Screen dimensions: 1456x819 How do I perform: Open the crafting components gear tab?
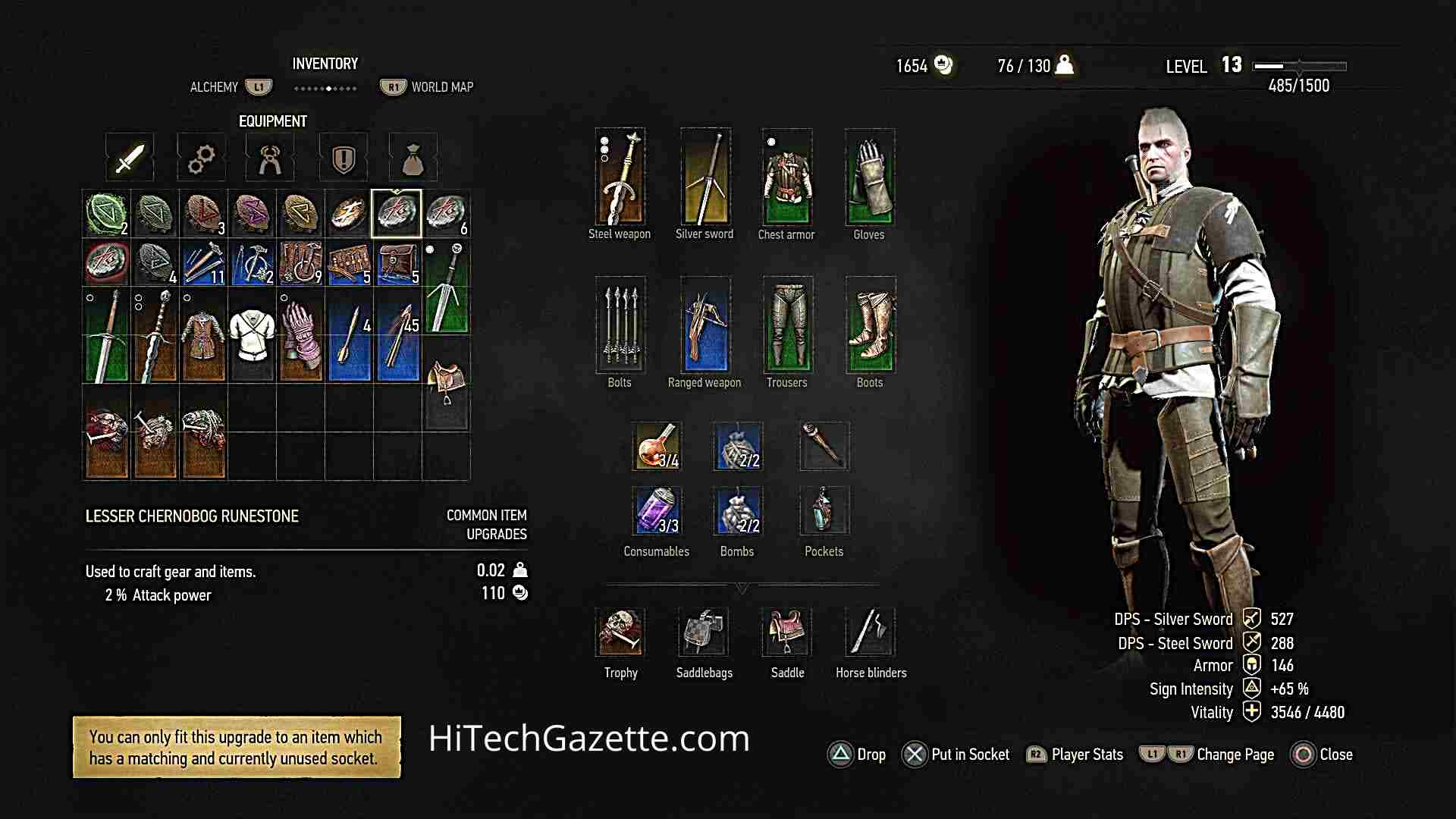click(200, 157)
